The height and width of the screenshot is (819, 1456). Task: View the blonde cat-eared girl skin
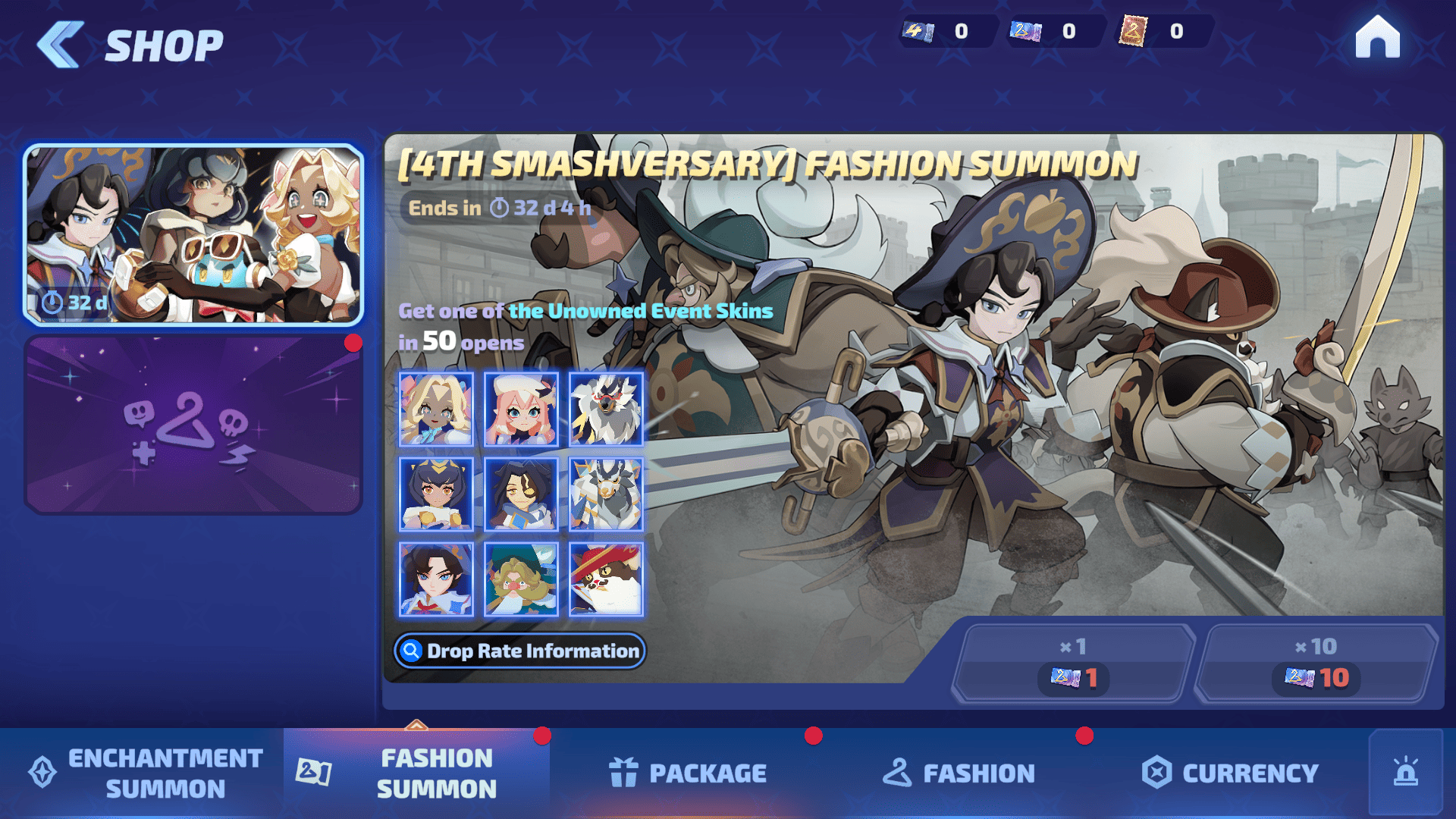(436, 409)
